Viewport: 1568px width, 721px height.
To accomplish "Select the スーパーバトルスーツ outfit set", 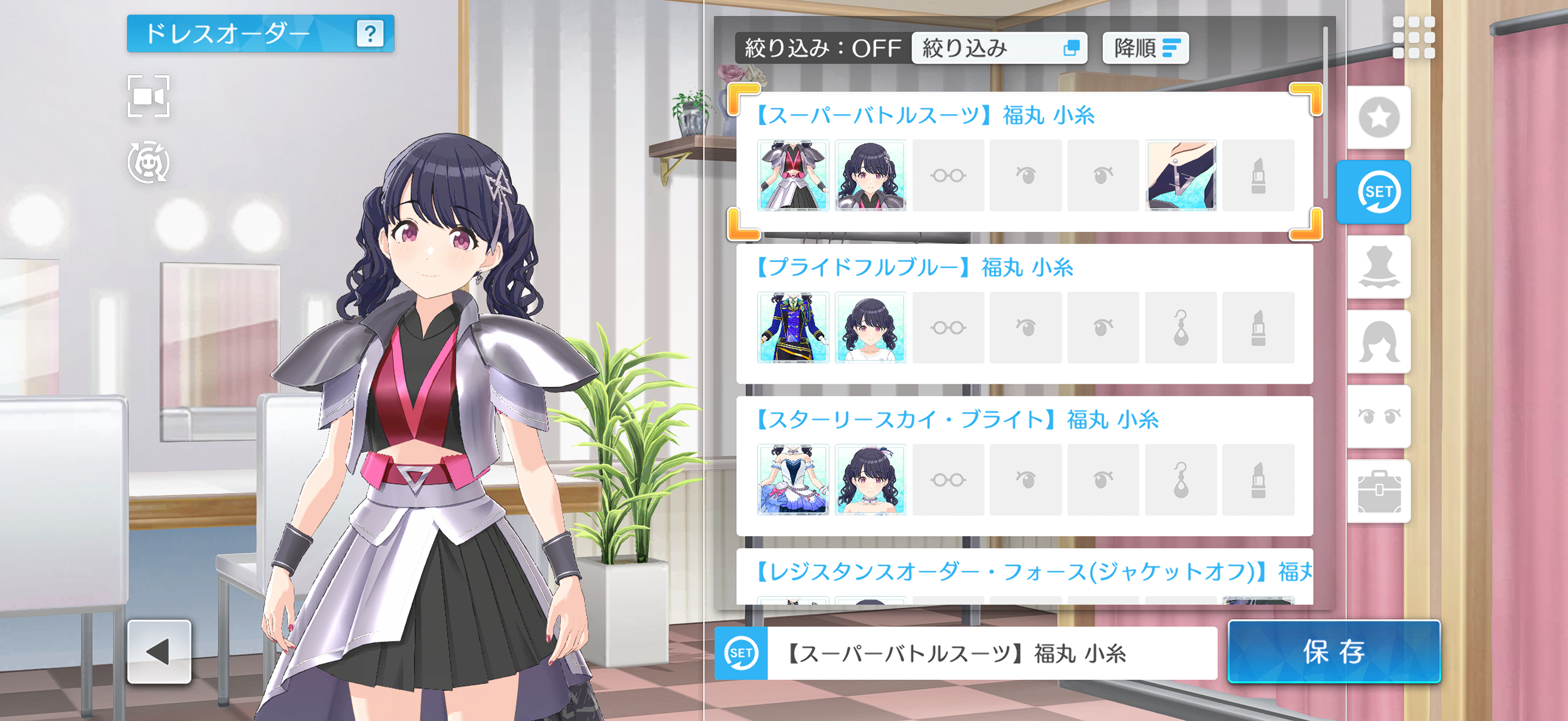I will click(x=925, y=115).
